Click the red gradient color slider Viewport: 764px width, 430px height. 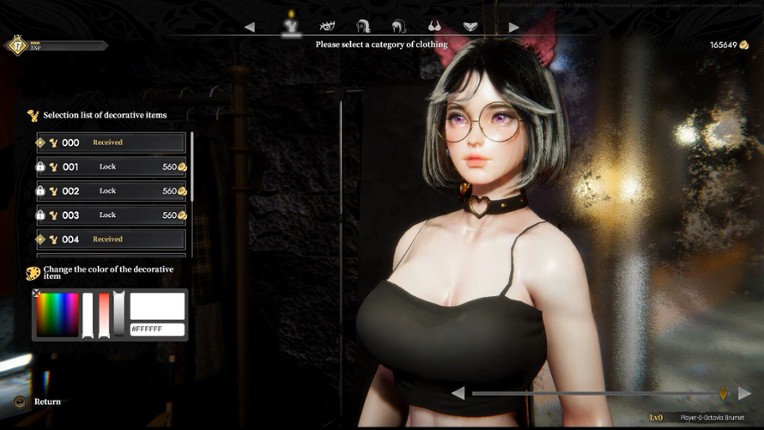pyautogui.click(x=103, y=314)
